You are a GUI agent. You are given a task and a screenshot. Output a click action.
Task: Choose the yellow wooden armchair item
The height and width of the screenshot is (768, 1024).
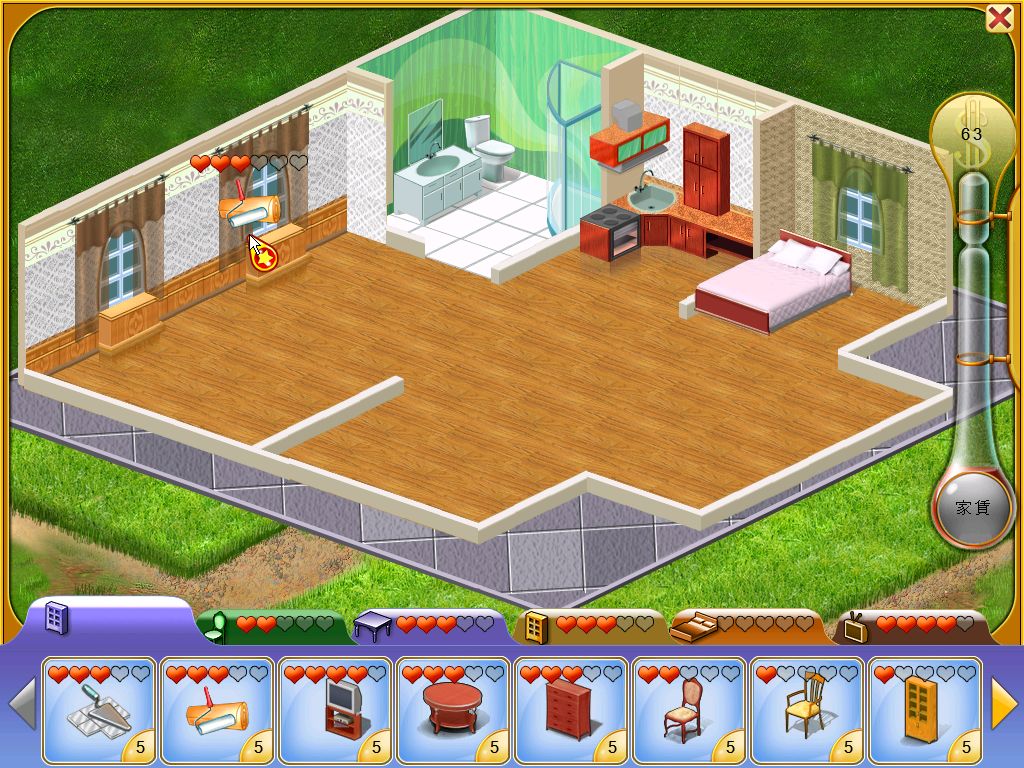(806, 710)
